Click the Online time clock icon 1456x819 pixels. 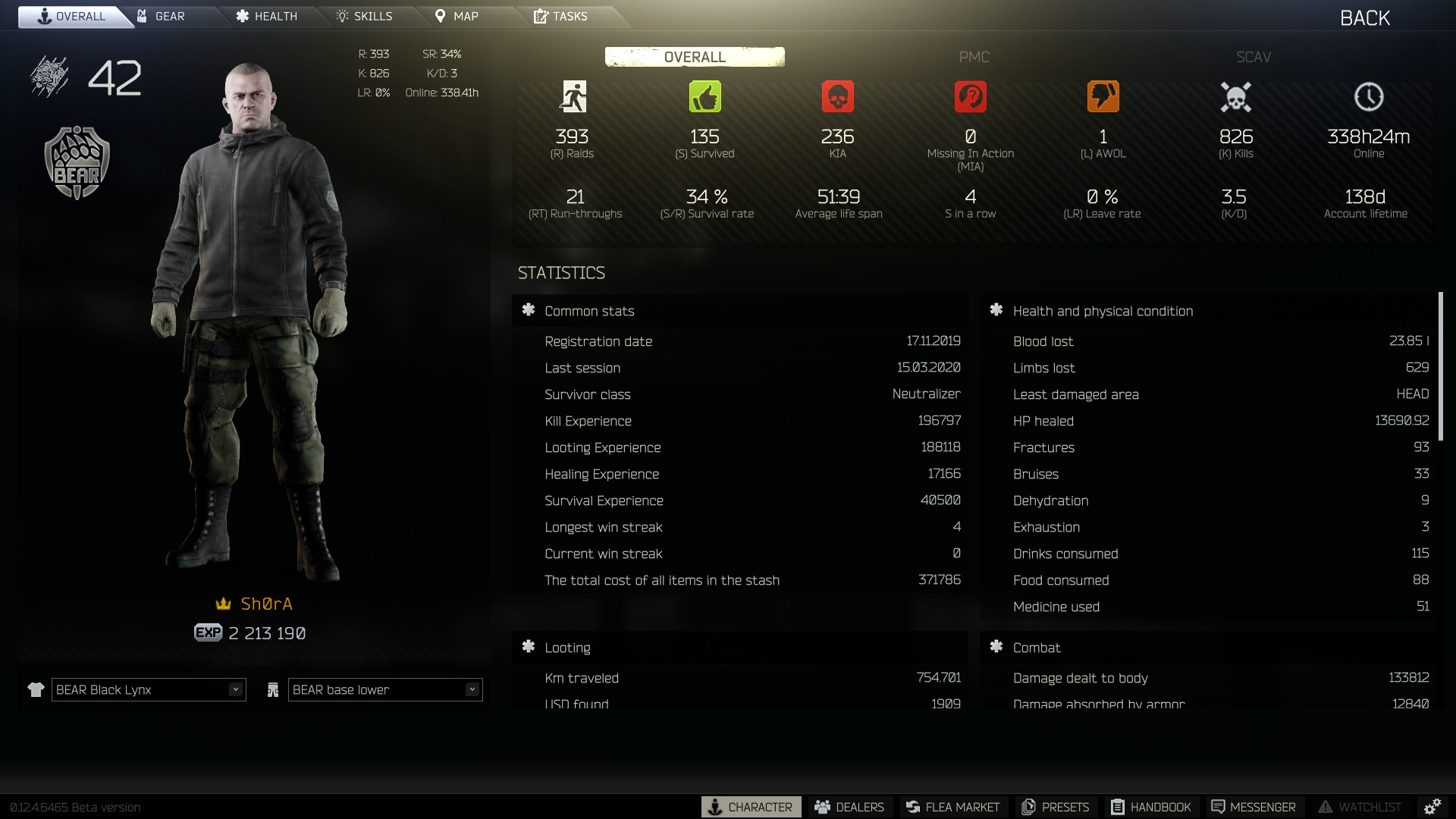pyautogui.click(x=1369, y=96)
